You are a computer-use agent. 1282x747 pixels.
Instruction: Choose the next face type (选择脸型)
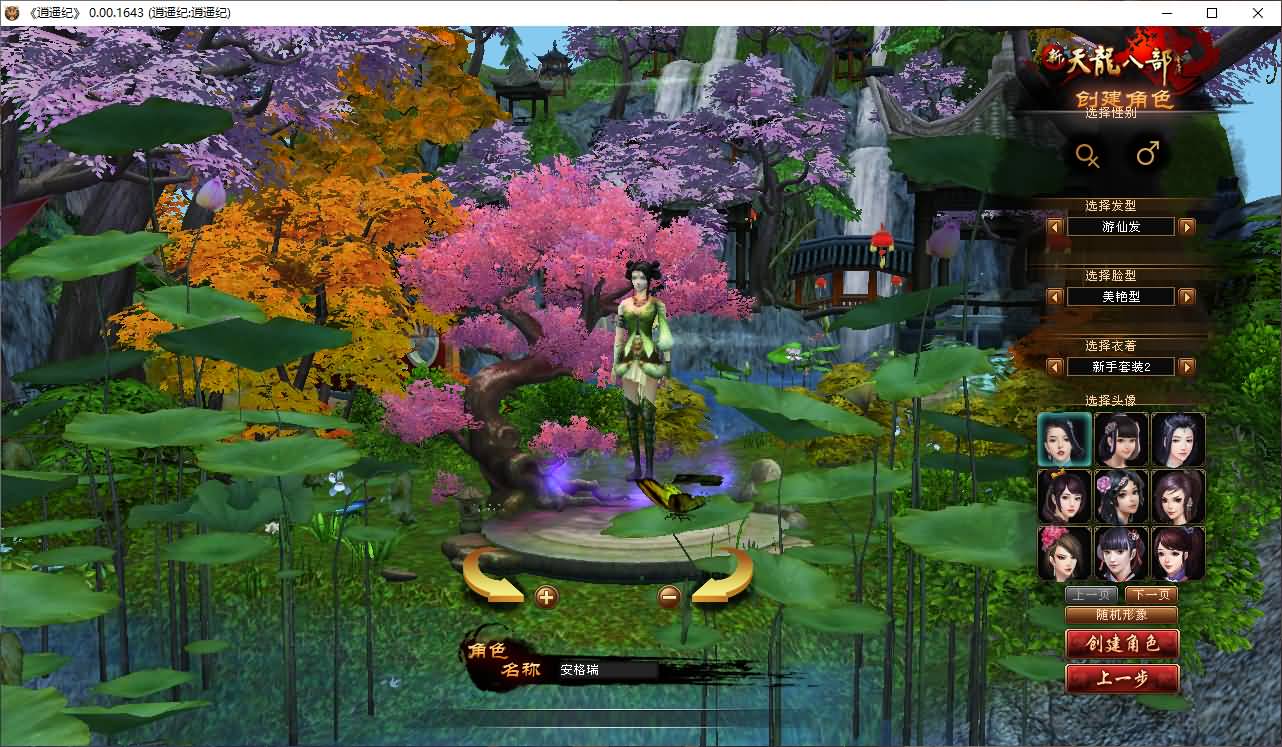point(1187,297)
